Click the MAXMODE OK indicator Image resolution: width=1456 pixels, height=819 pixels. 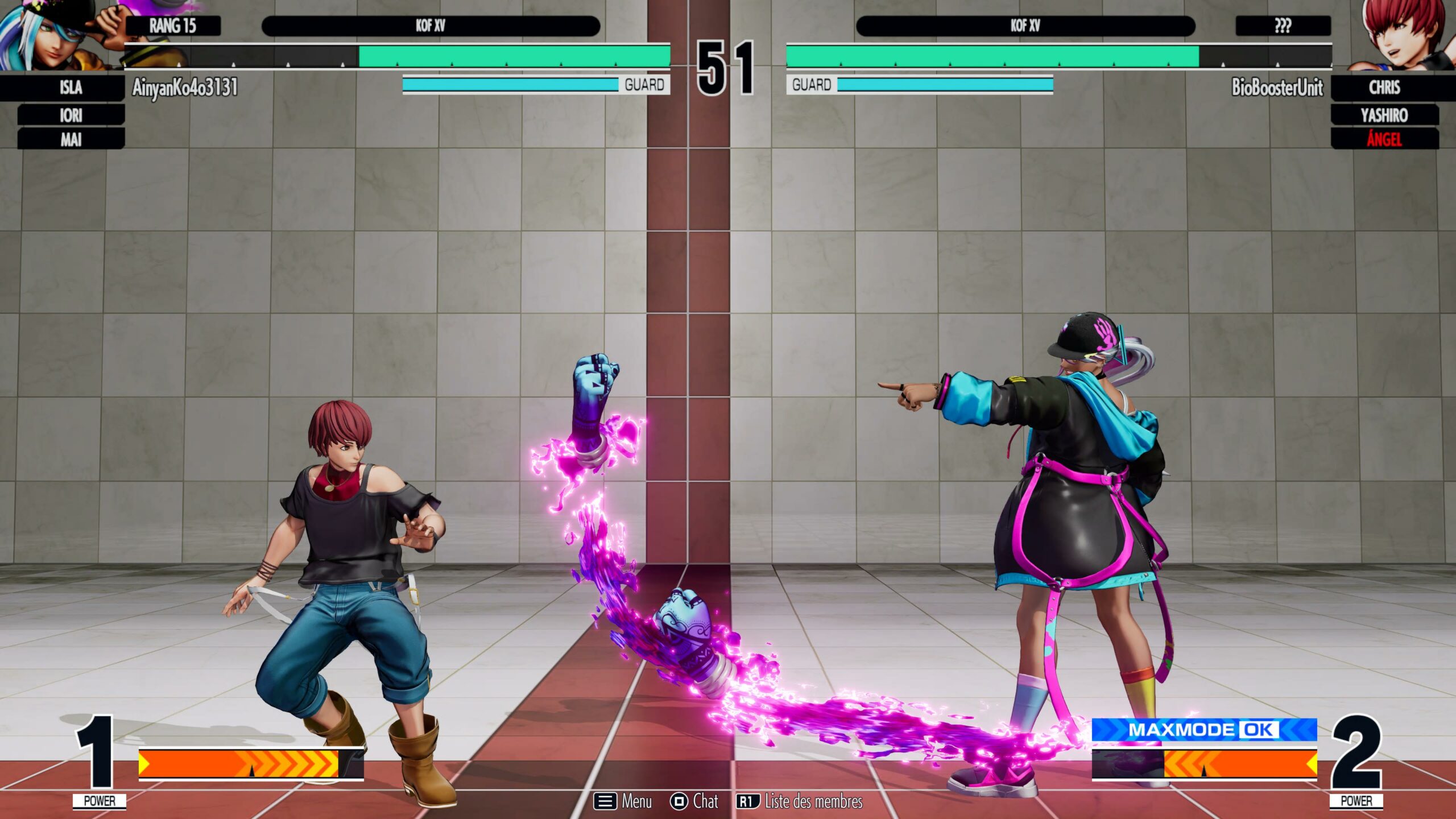(1204, 730)
